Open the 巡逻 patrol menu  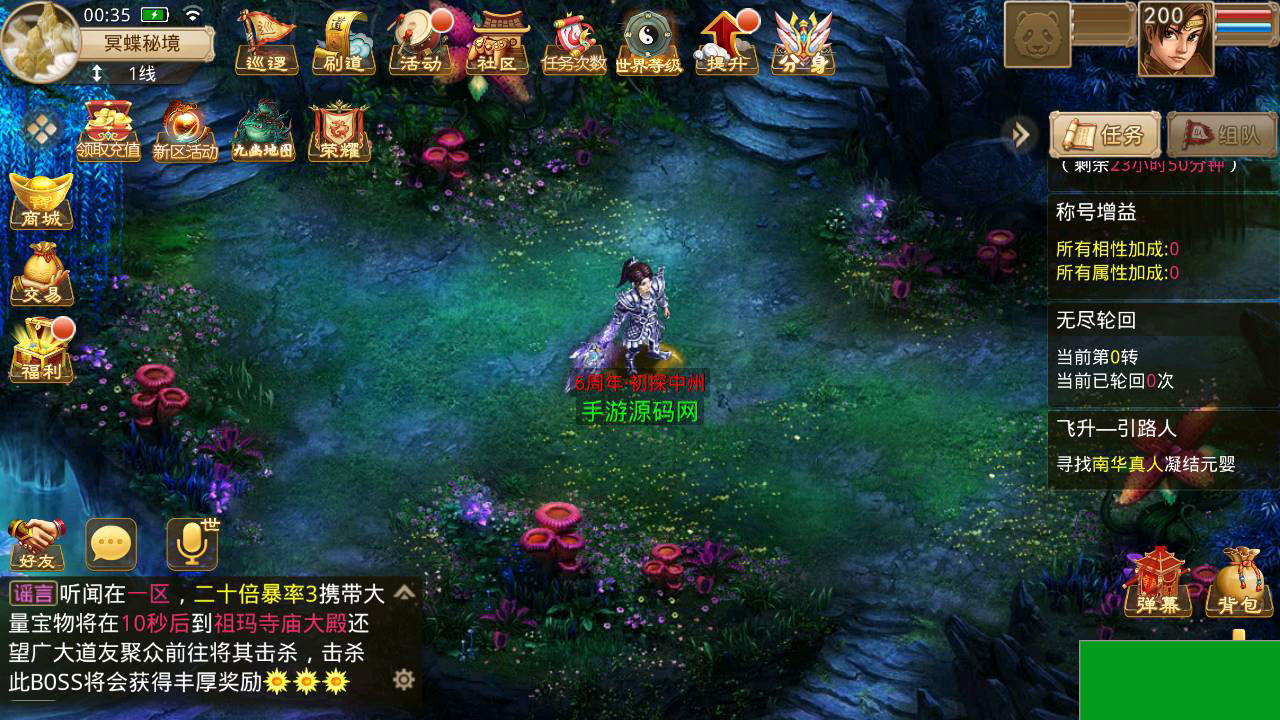pyautogui.click(x=266, y=44)
